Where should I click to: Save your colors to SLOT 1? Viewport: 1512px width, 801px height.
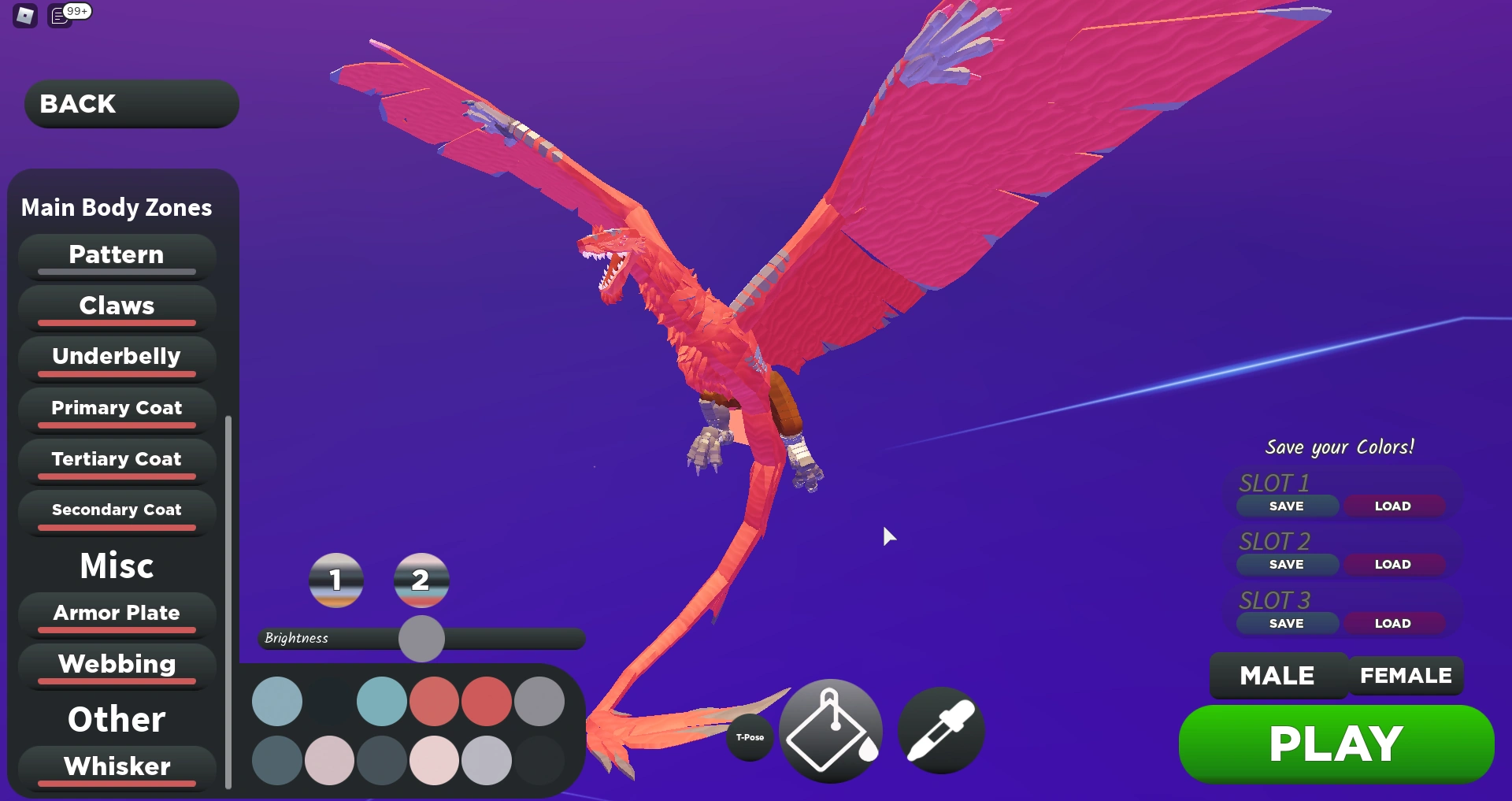1287,506
